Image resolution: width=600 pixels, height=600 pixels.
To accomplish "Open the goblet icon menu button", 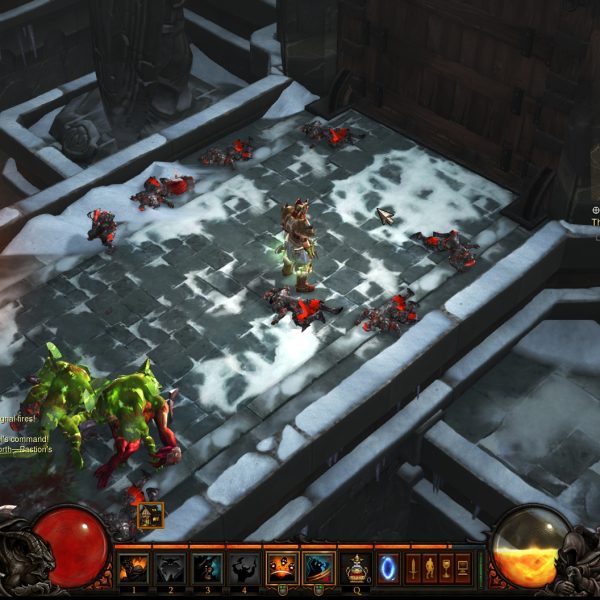I will (x=446, y=568).
